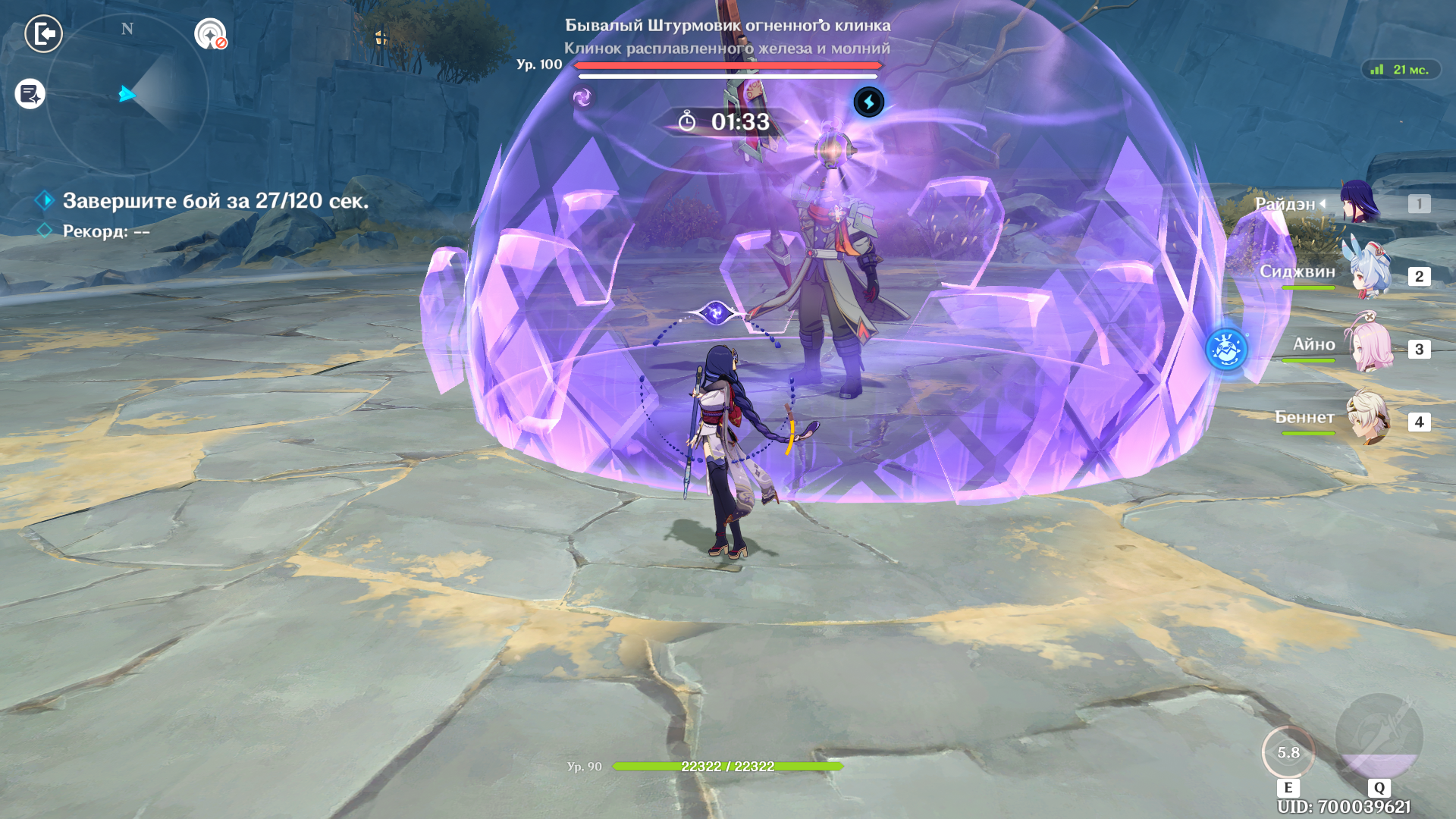Activate the elemental burst ability
Image resolution: width=1456 pixels, height=819 pixels.
click(1379, 737)
